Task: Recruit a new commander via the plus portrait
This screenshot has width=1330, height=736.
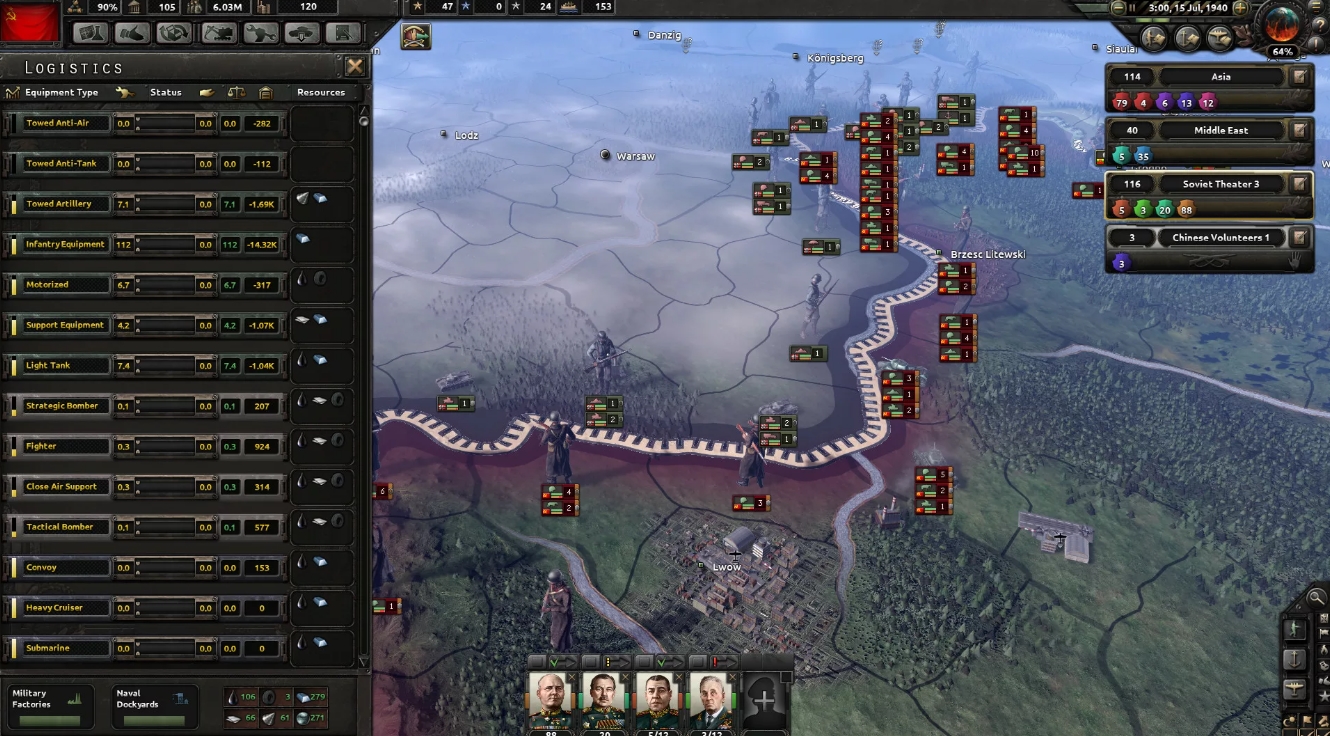Action: tap(764, 700)
